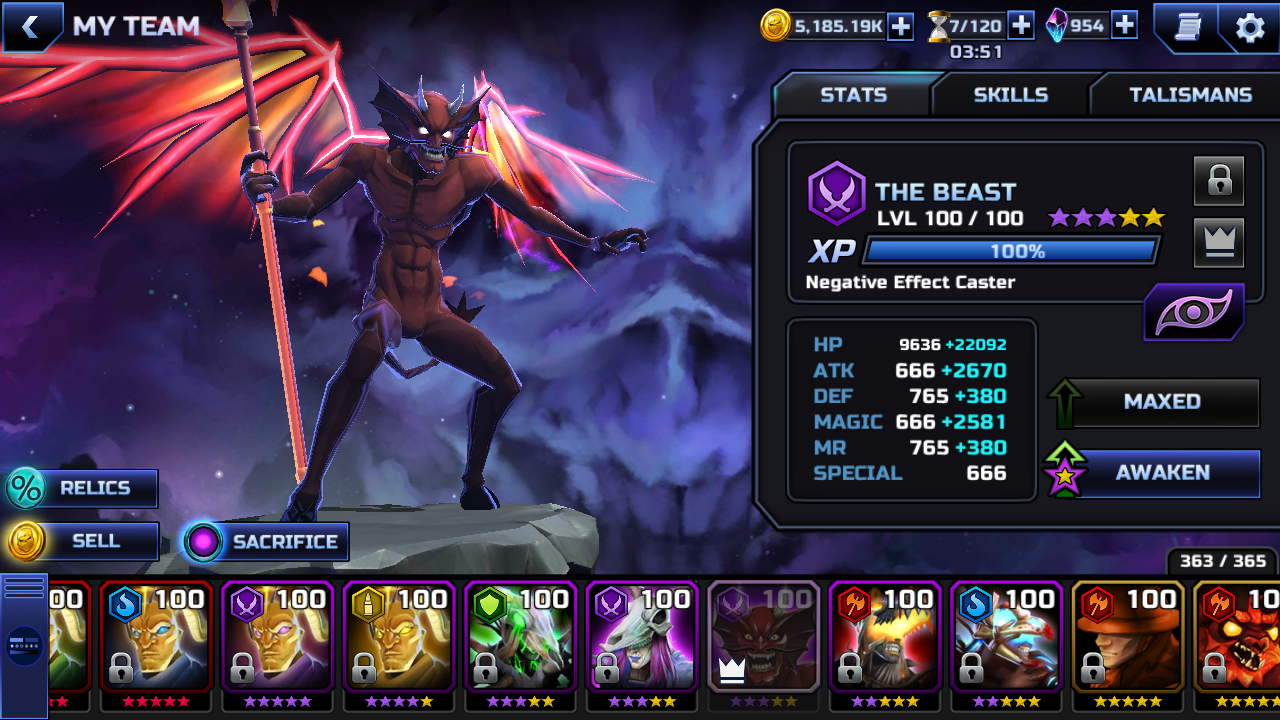The image size is (1280, 720).
Task: Awaken The Beast character
Action: pos(1160,473)
